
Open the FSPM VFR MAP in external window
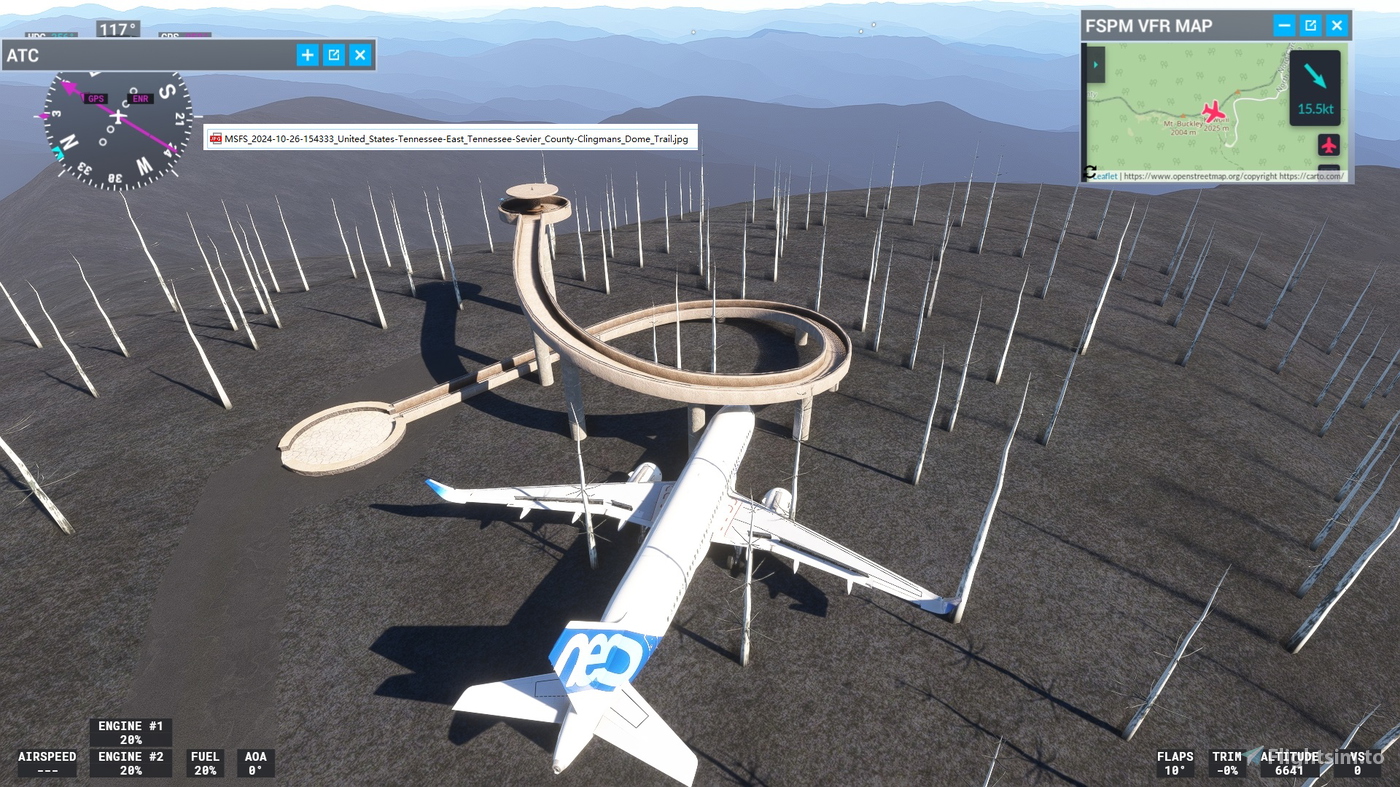[1311, 26]
